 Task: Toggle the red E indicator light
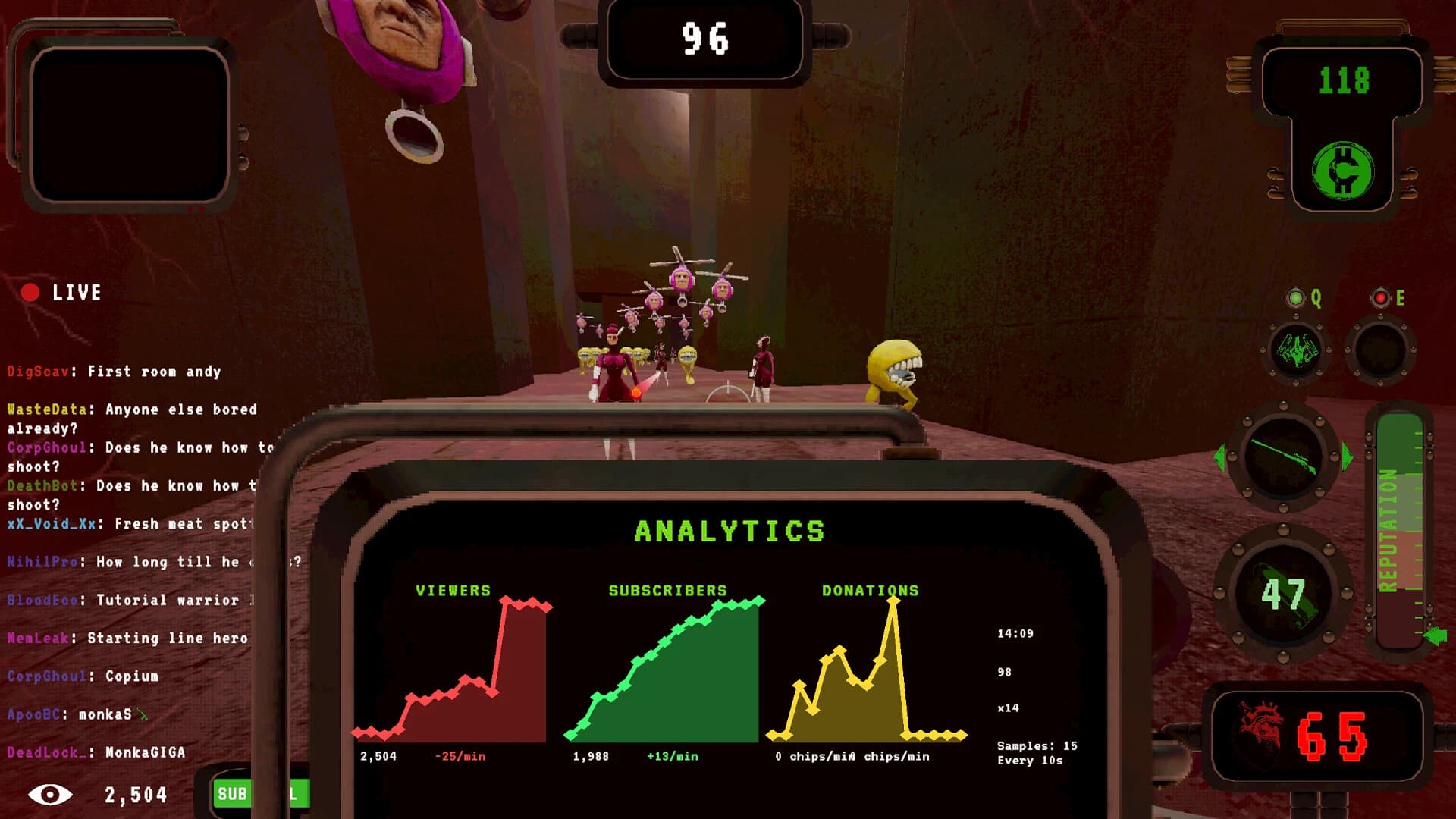coord(1381,299)
